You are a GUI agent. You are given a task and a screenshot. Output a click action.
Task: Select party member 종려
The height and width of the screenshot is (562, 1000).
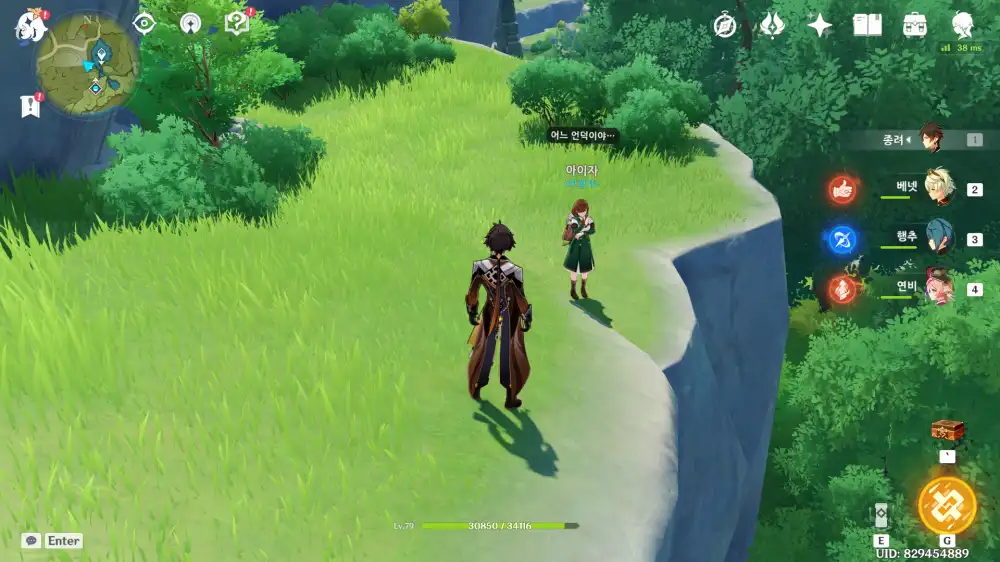(931, 139)
